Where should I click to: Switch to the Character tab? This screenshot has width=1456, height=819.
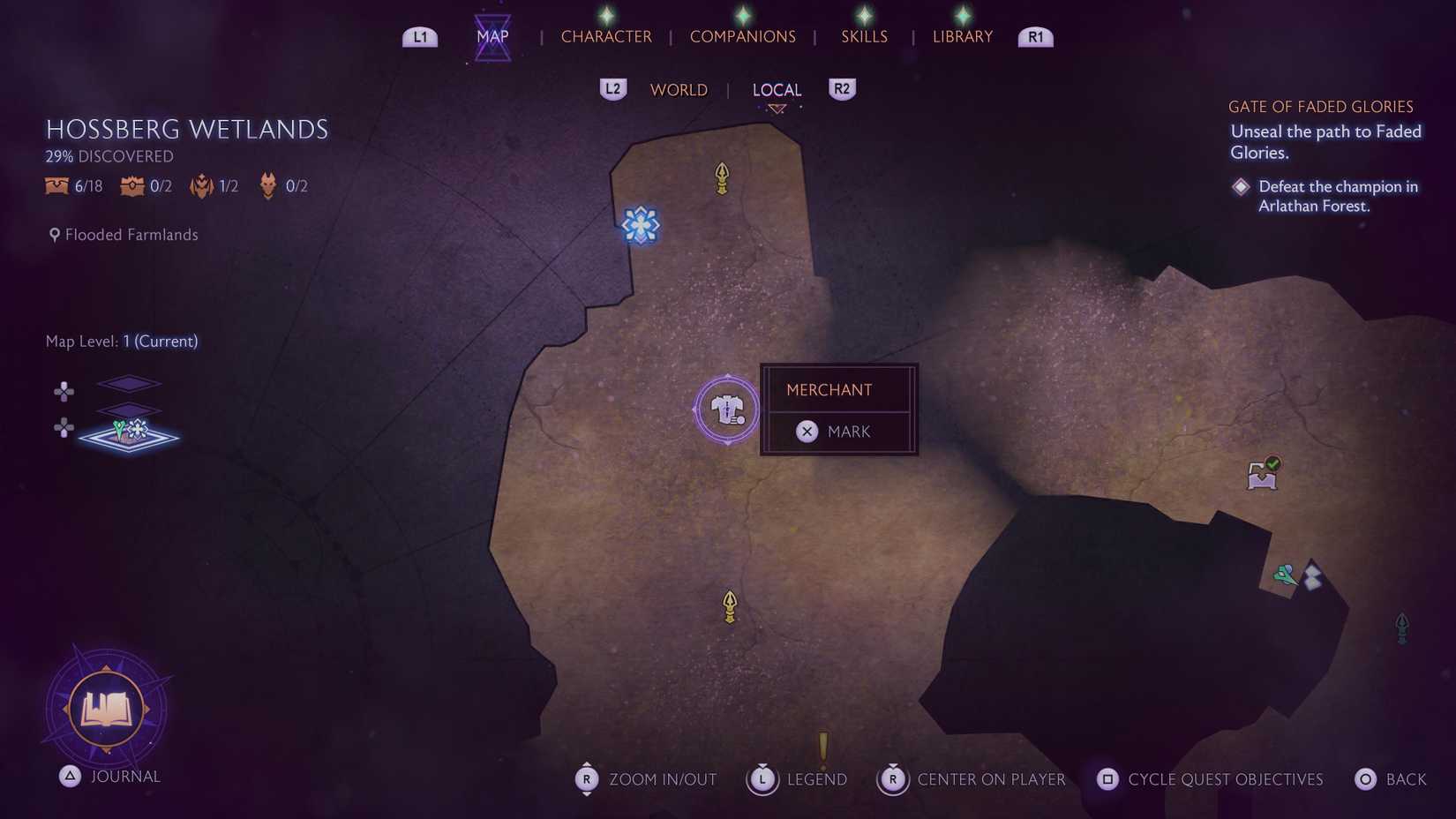click(606, 36)
